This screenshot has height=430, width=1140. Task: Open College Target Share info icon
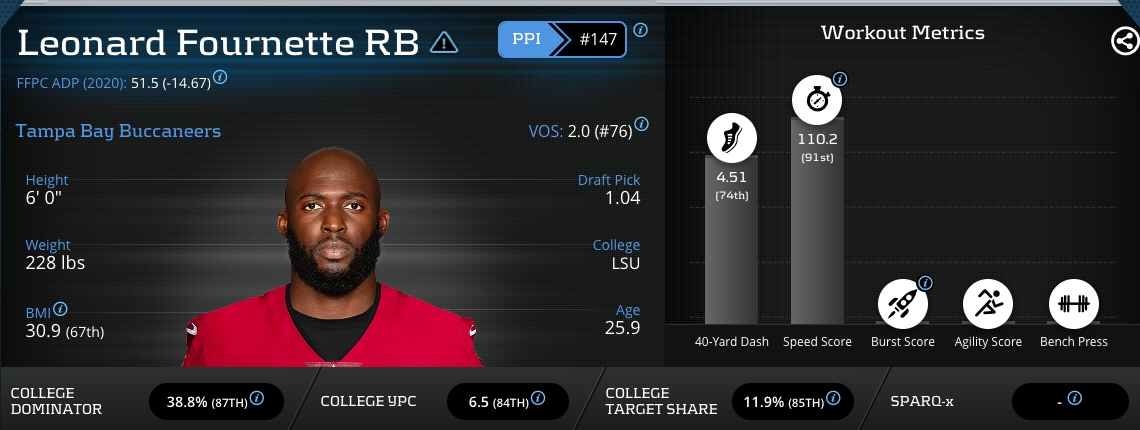834,398
